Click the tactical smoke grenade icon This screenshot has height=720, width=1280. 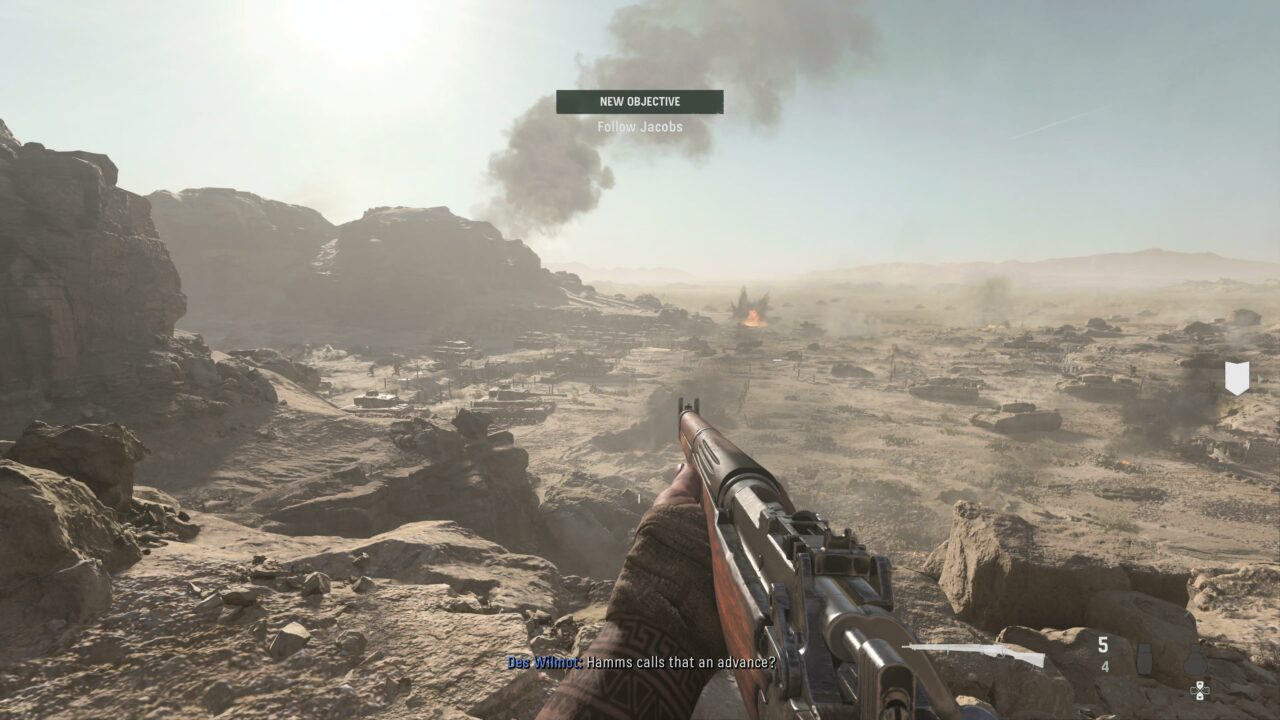coord(1144,658)
